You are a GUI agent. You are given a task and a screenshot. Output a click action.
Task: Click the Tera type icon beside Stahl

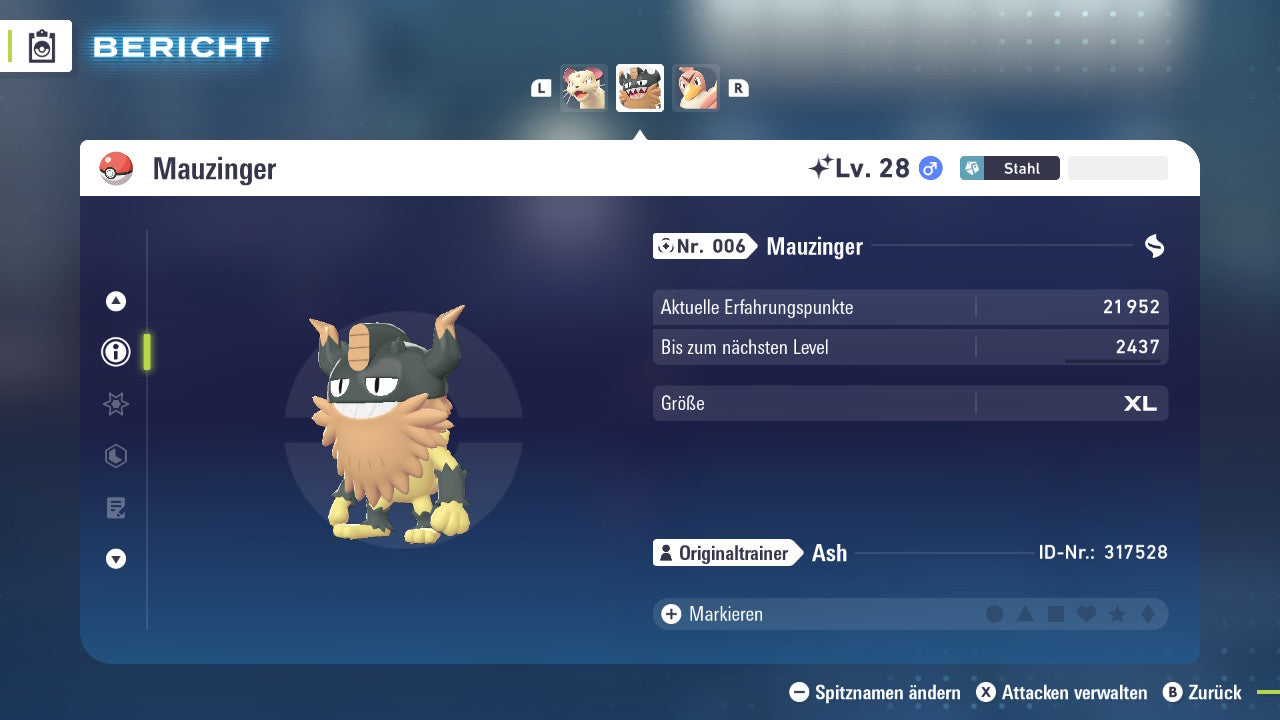pyautogui.click(x=972, y=168)
